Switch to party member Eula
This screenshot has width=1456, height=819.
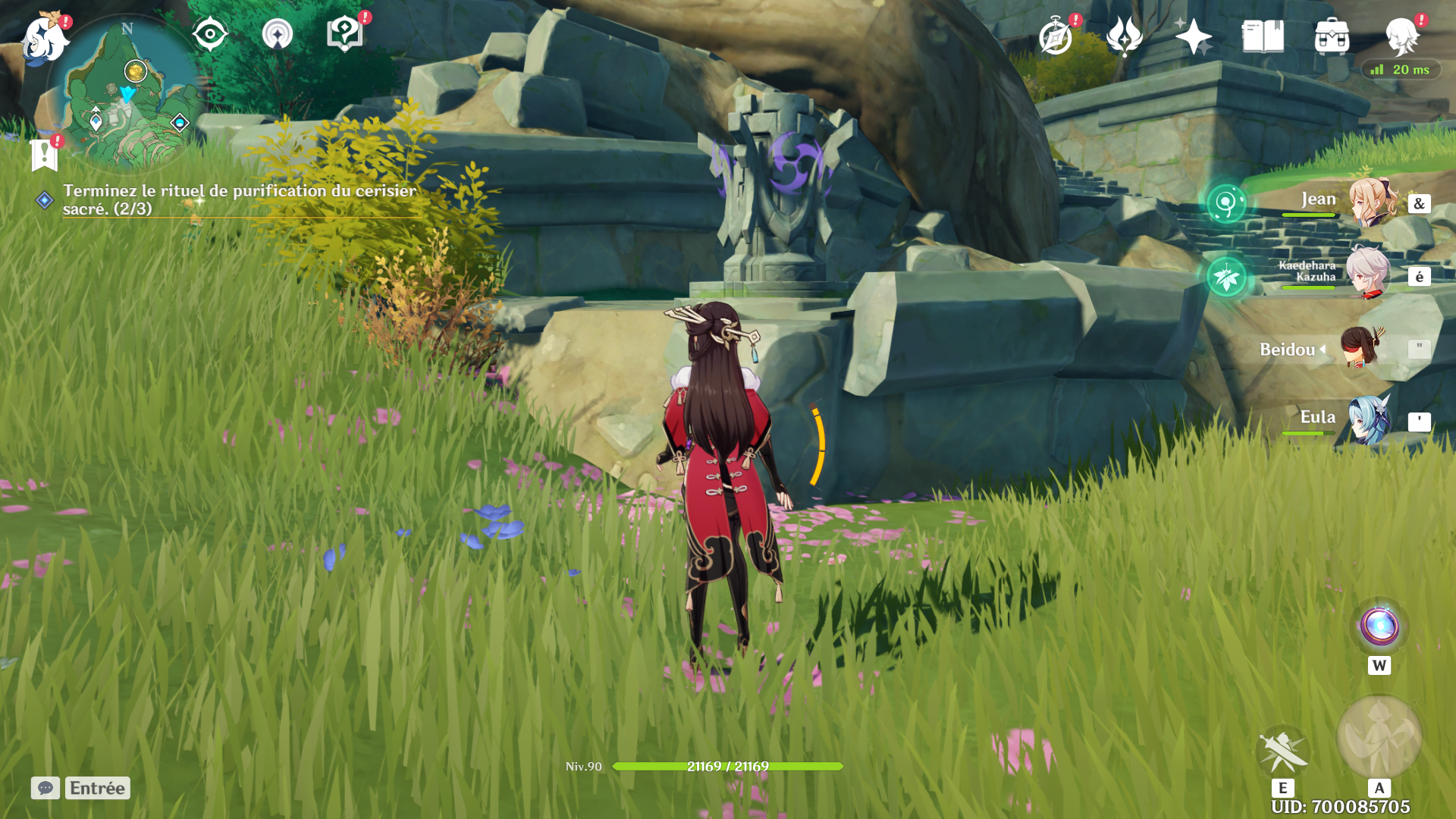(x=1370, y=419)
